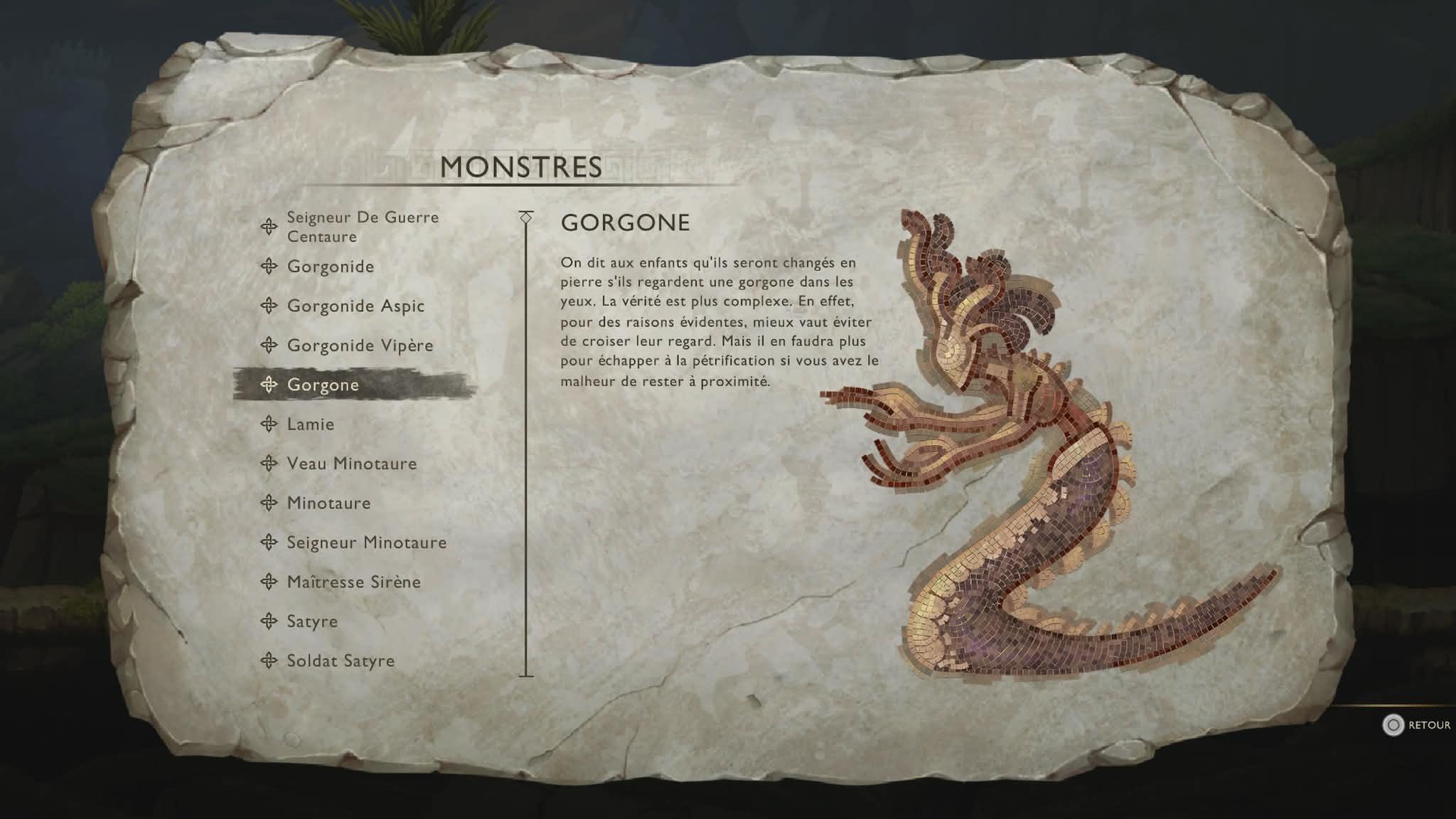1456x819 pixels.
Task: Choose Gorgonide Aspic from the list
Action: (355, 306)
